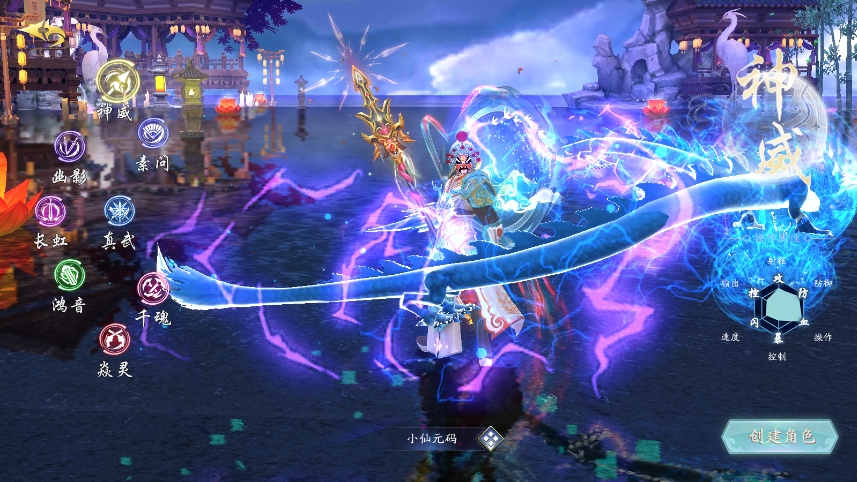Select the 真武 class icon

pos(120,211)
